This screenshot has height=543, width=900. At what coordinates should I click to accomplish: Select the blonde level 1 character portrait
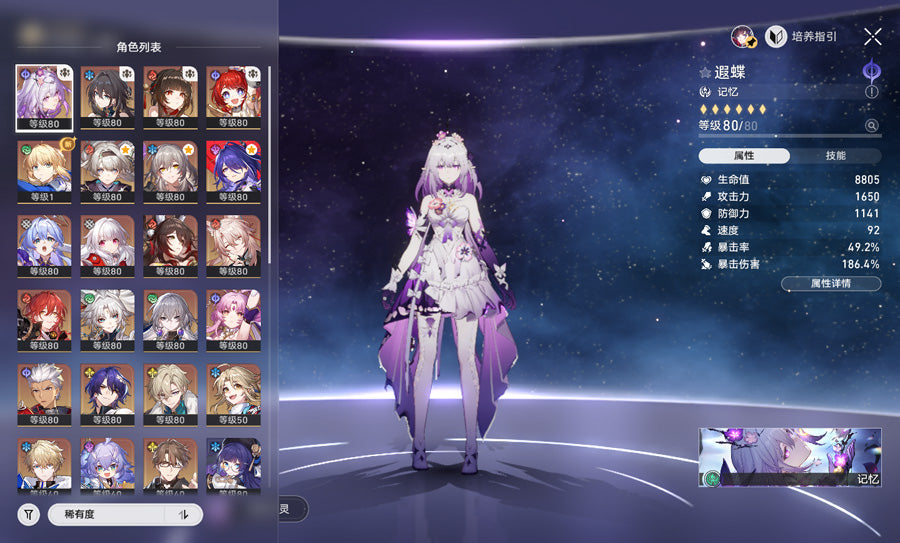[44, 171]
